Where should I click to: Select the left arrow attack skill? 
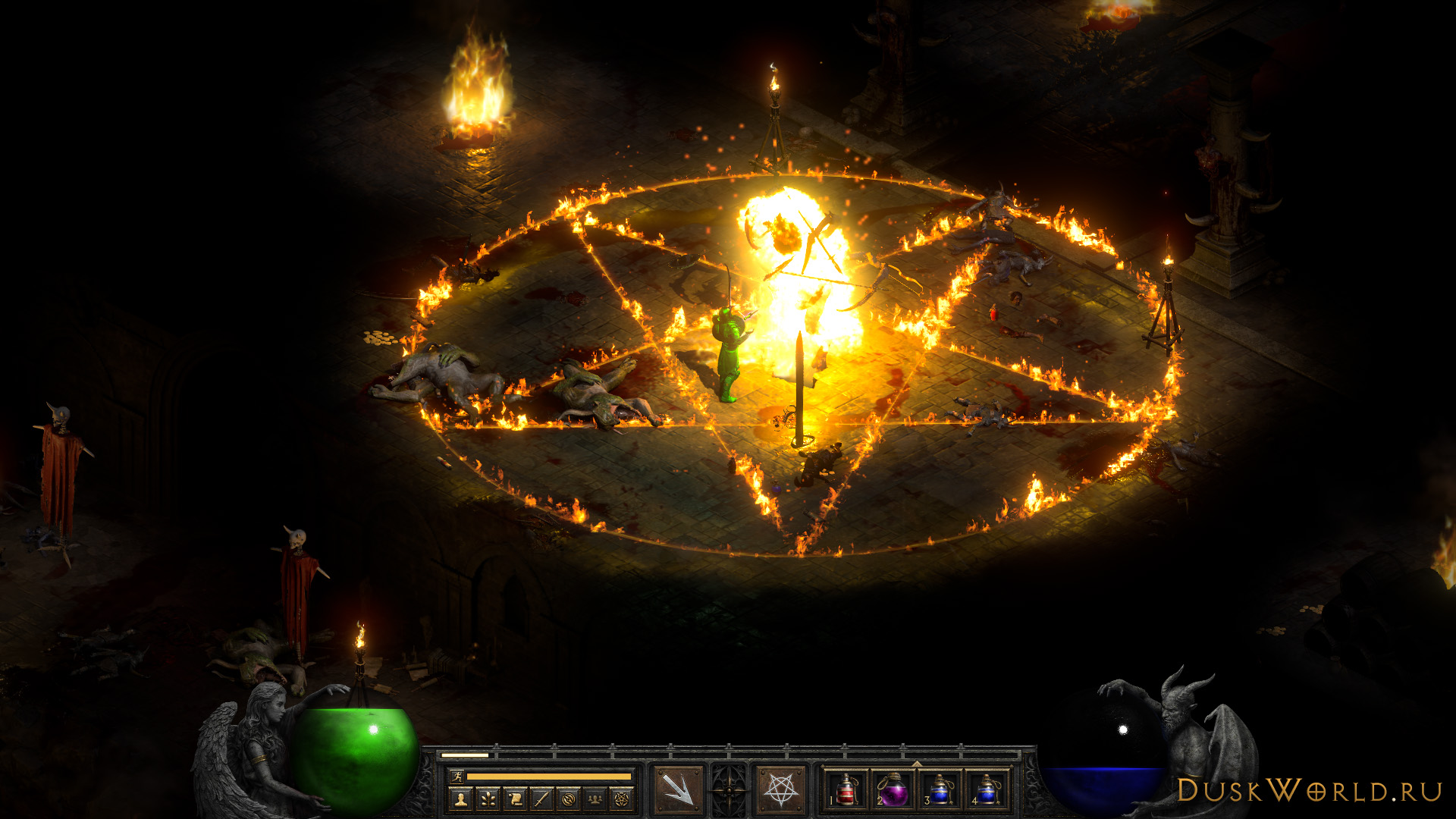coord(676,789)
